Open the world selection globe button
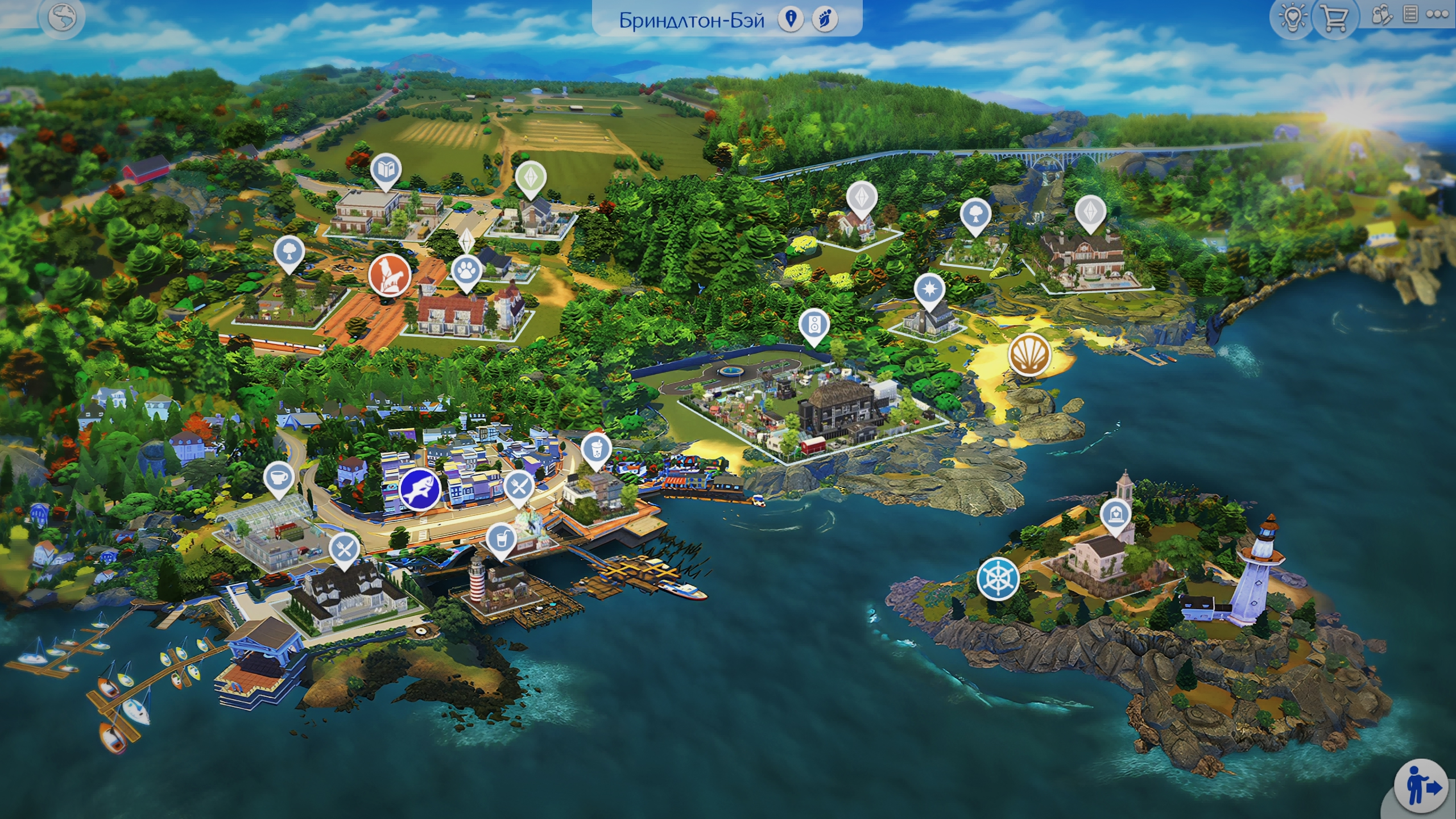The image size is (1456, 819). [62, 18]
